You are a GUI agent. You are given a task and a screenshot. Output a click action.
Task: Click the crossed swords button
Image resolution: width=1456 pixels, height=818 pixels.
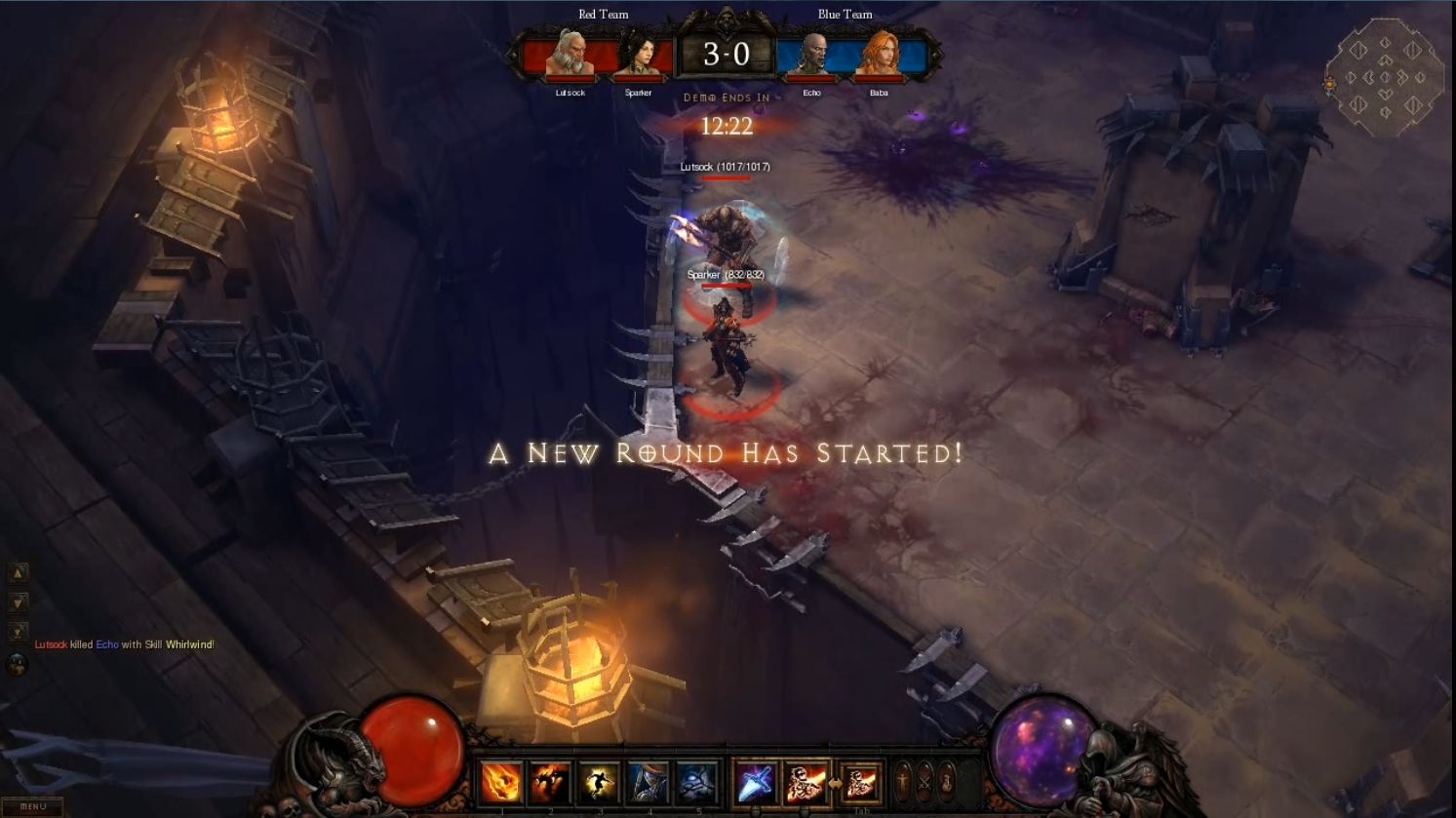(925, 781)
